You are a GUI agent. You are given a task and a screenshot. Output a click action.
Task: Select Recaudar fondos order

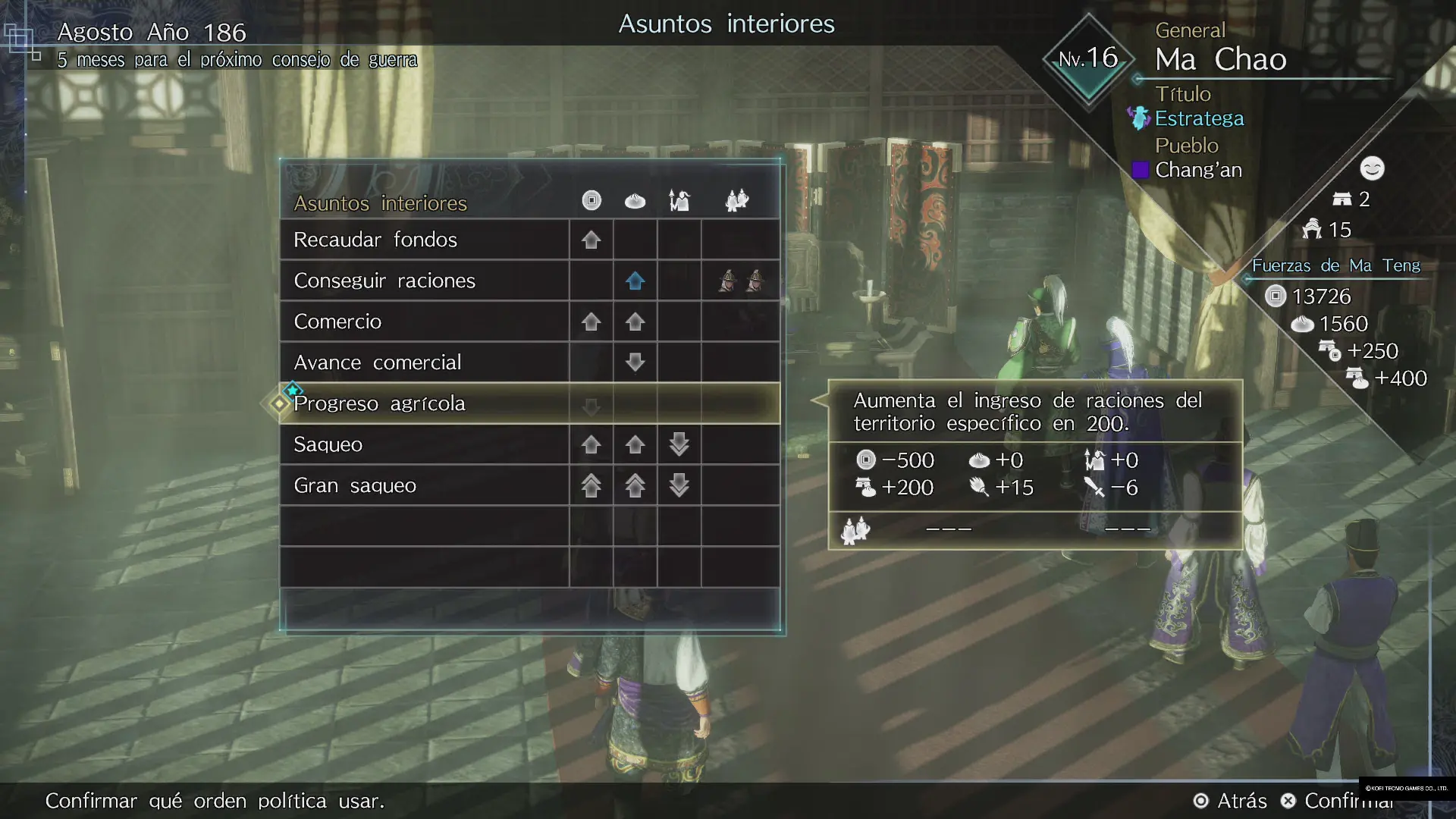[375, 240]
